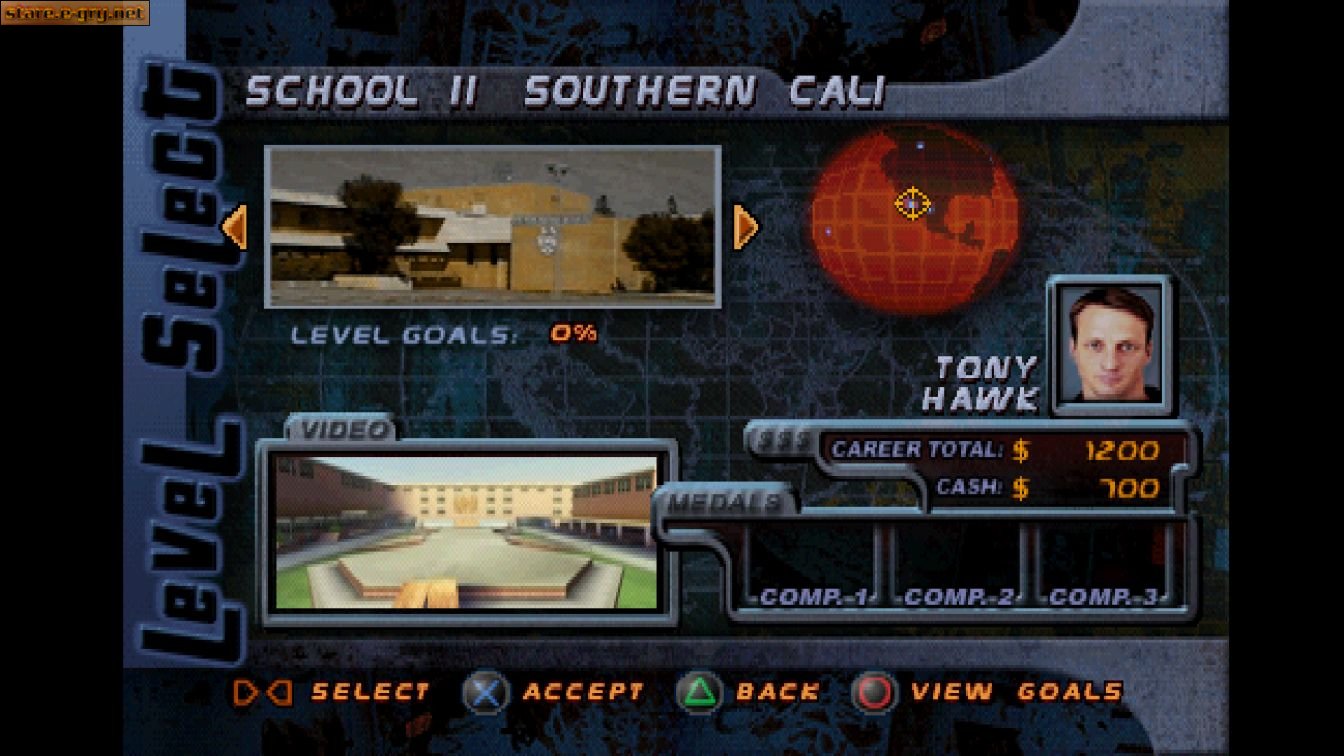Click the left arrow to browse levels
This screenshot has height=756, width=1344.
(235, 228)
